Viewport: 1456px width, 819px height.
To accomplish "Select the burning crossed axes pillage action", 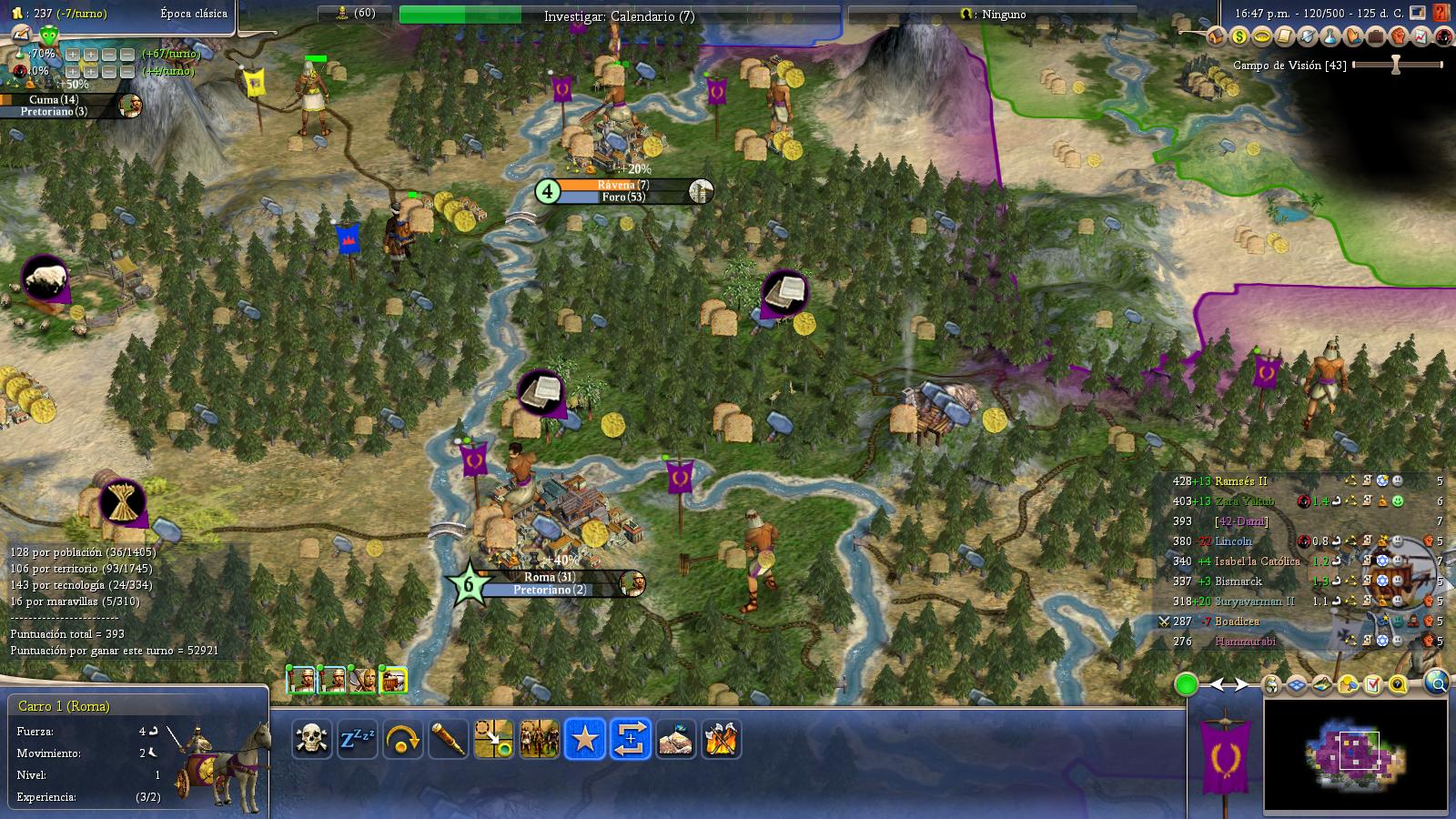I will 722,739.
